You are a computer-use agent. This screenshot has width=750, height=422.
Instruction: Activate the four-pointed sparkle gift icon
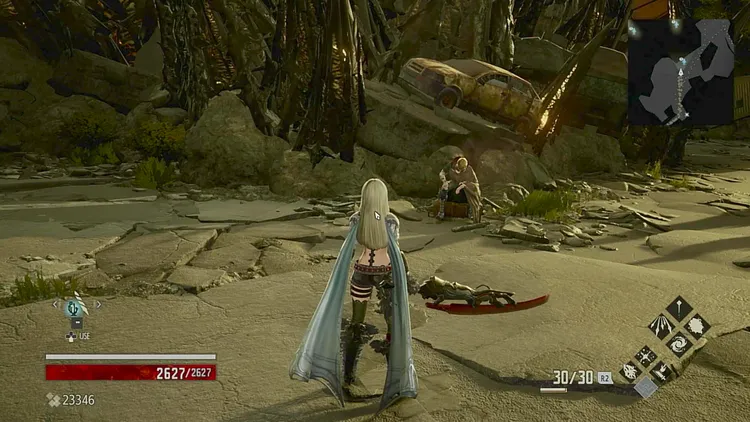click(646, 356)
